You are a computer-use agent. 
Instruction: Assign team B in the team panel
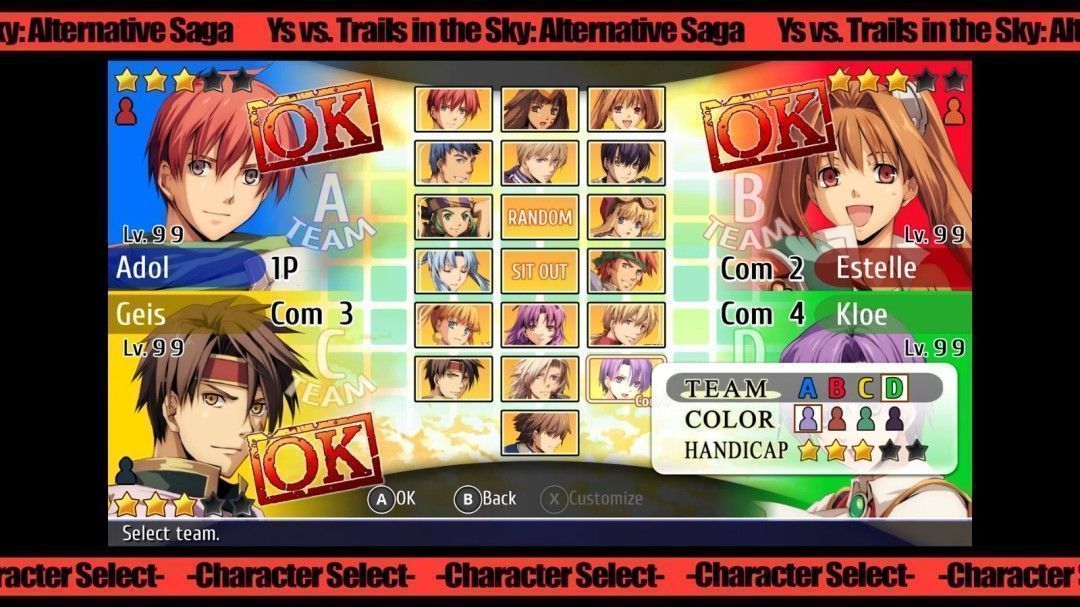(x=837, y=388)
